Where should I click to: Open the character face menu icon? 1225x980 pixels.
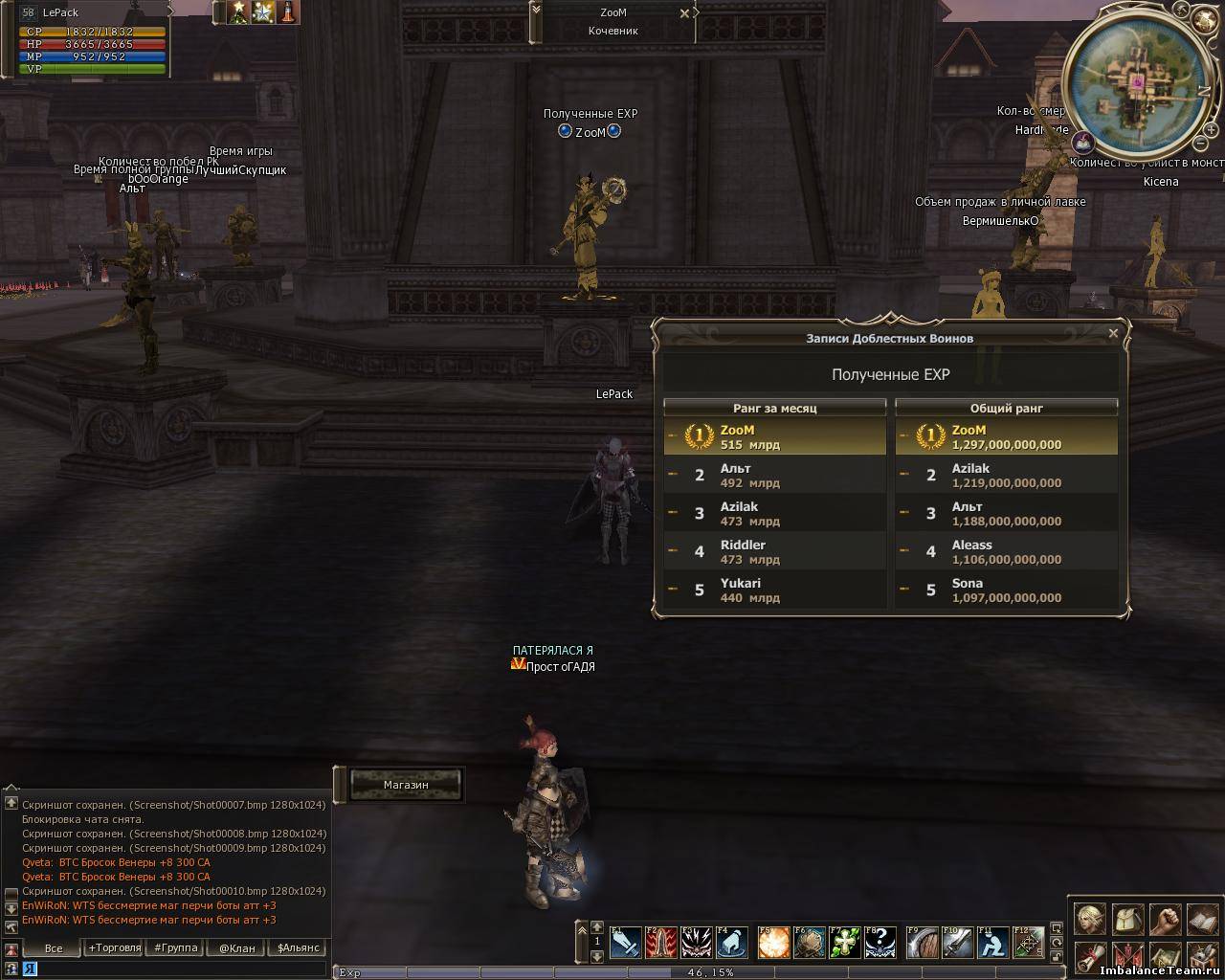click(x=1090, y=920)
